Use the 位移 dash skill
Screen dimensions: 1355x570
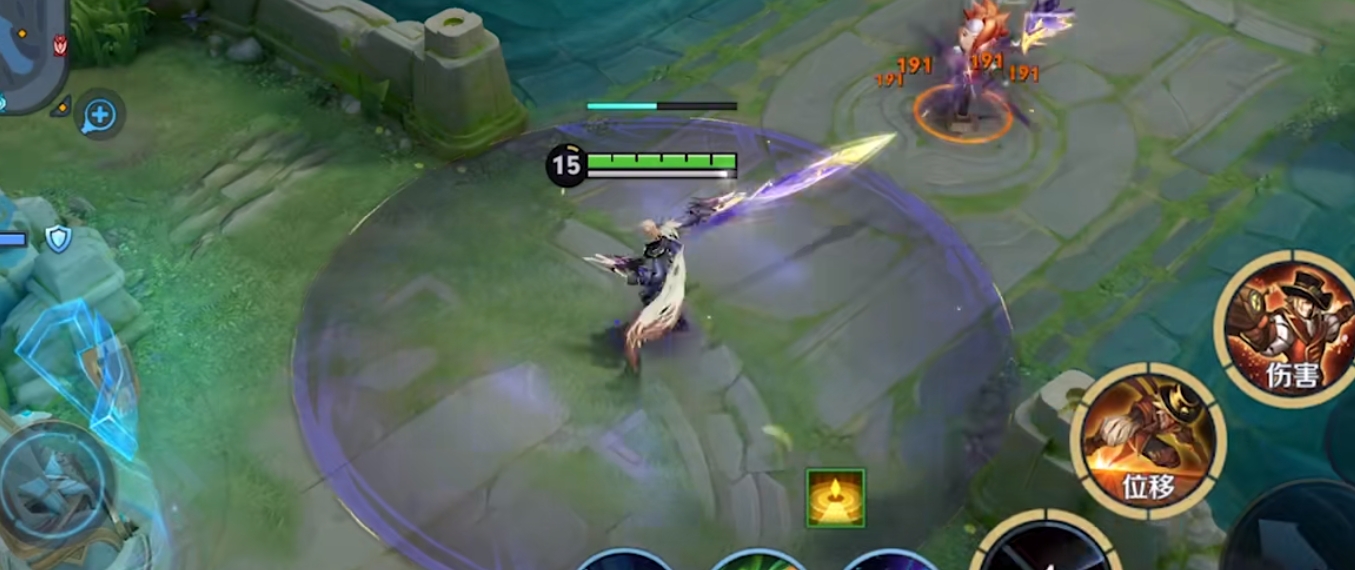point(1148,440)
